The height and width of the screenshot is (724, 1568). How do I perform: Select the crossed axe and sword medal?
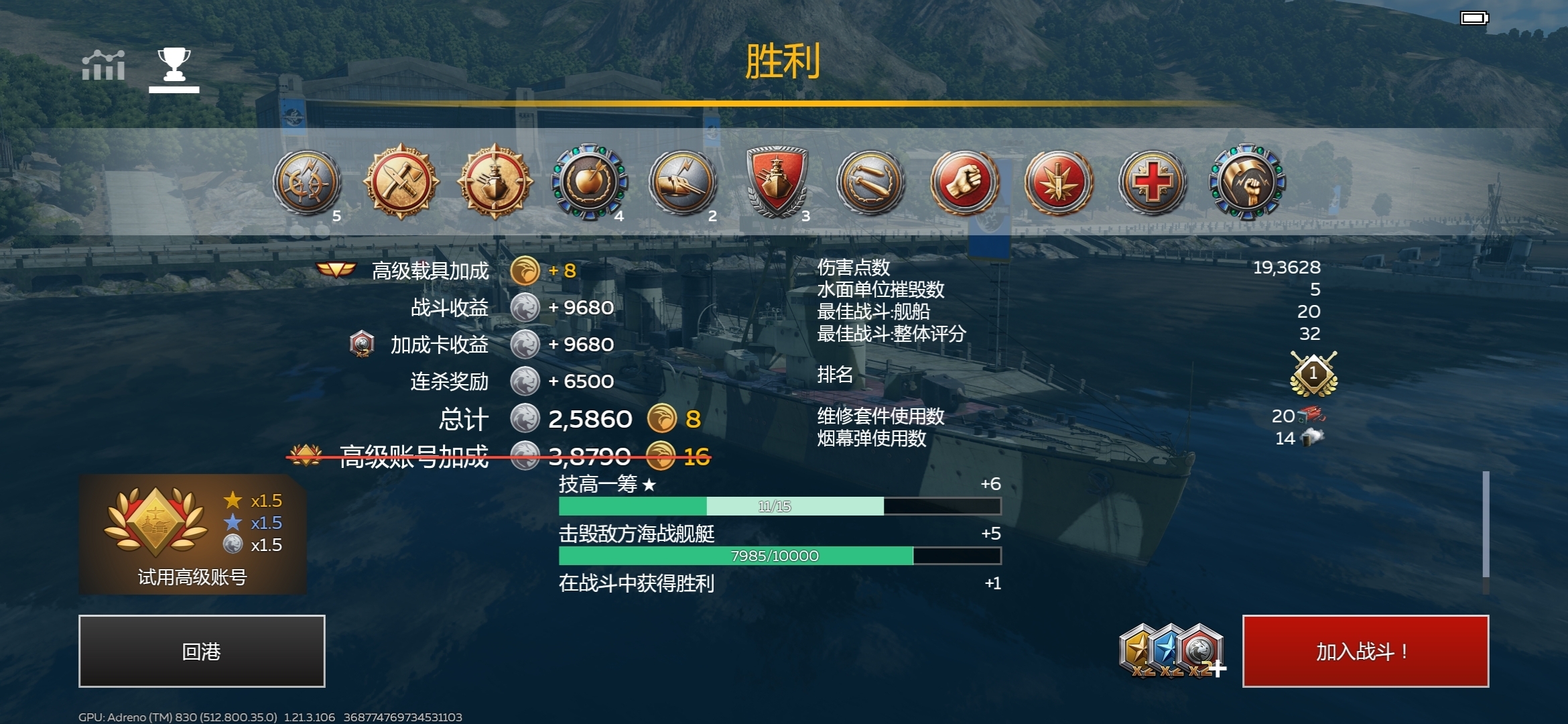tap(401, 182)
